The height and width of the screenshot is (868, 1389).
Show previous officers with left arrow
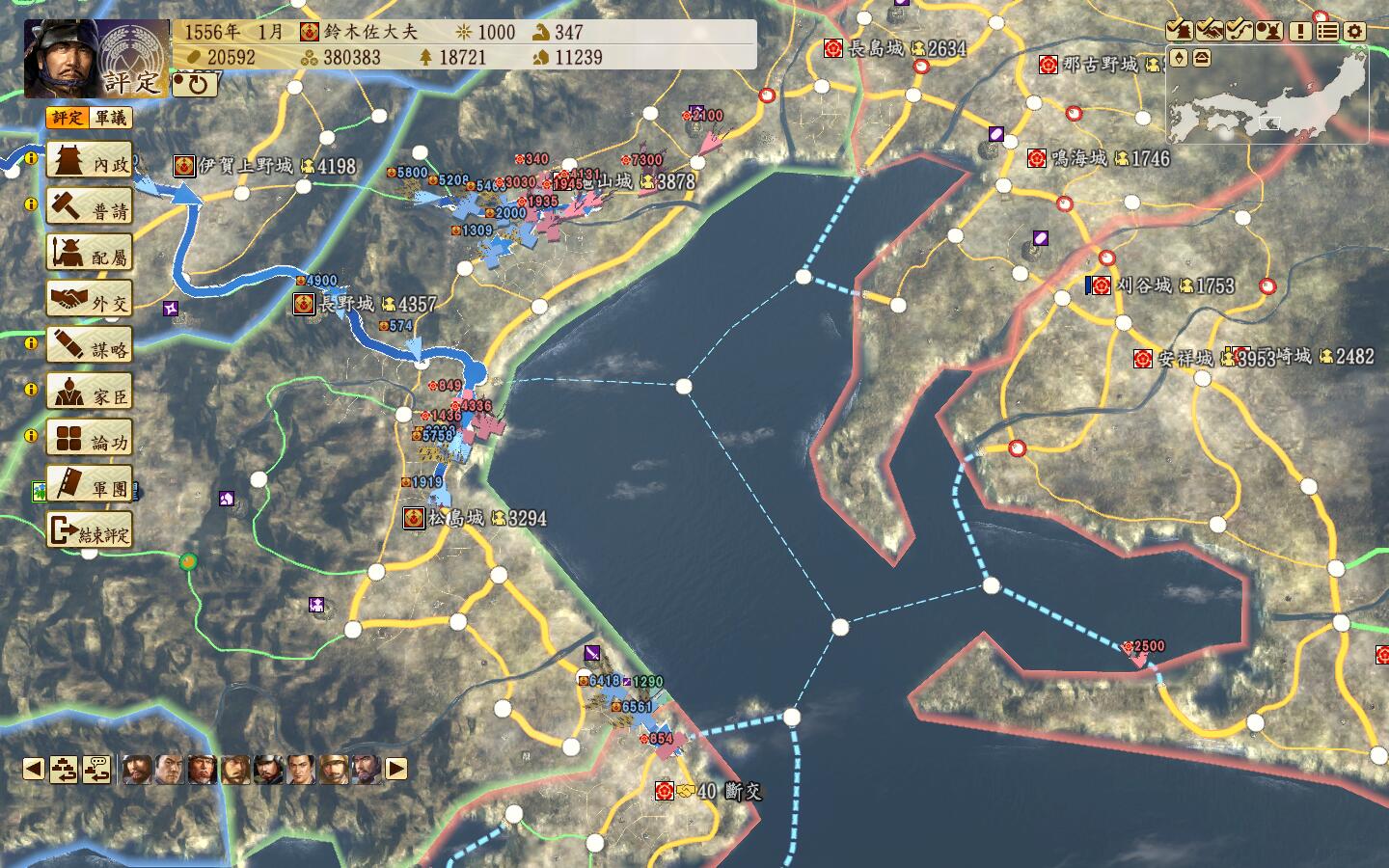(34, 769)
